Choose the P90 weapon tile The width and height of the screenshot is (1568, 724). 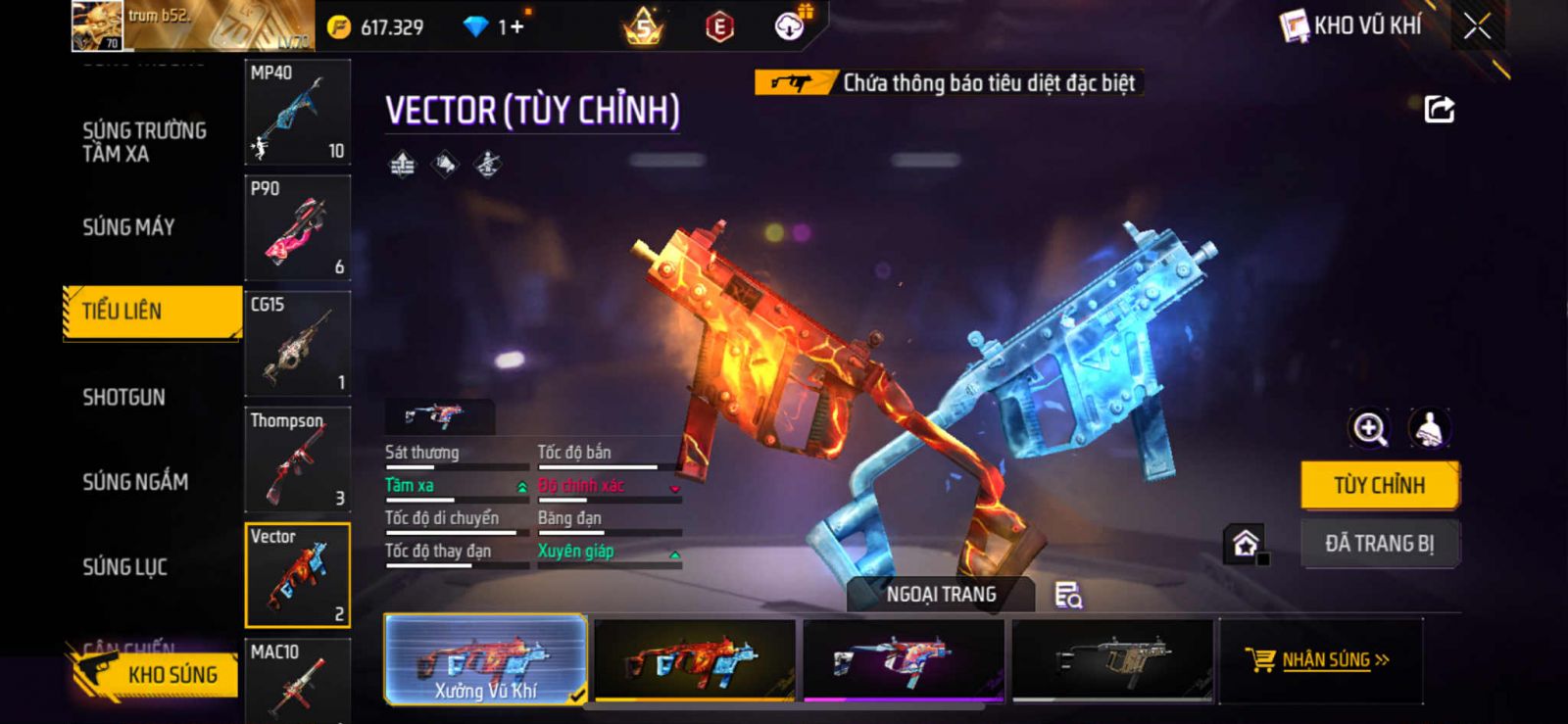[297, 227]
